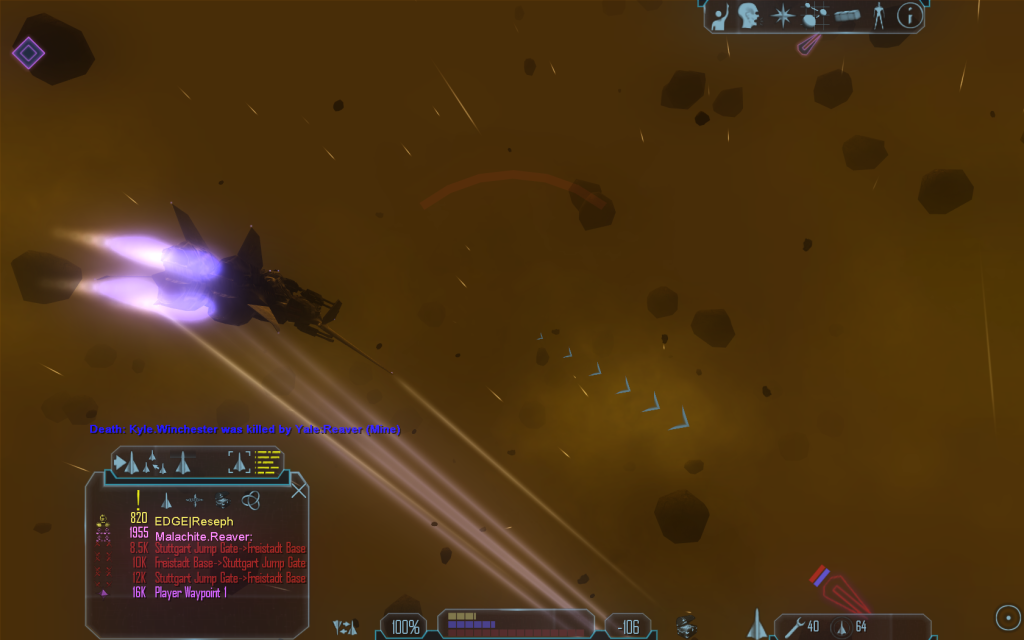Open the information icon
1024x640 pixels.
click(909, 15)
